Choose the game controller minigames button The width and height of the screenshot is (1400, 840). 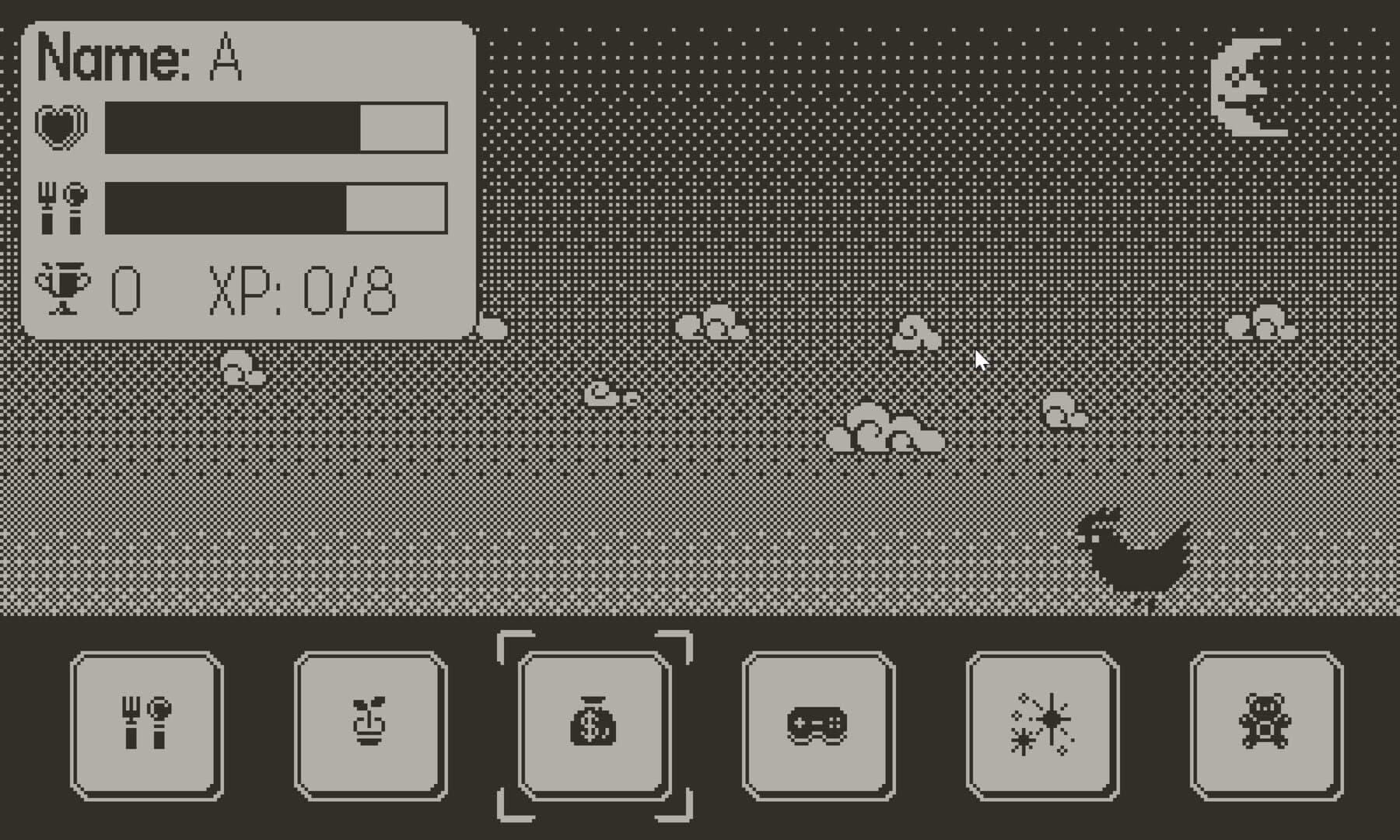818,725
